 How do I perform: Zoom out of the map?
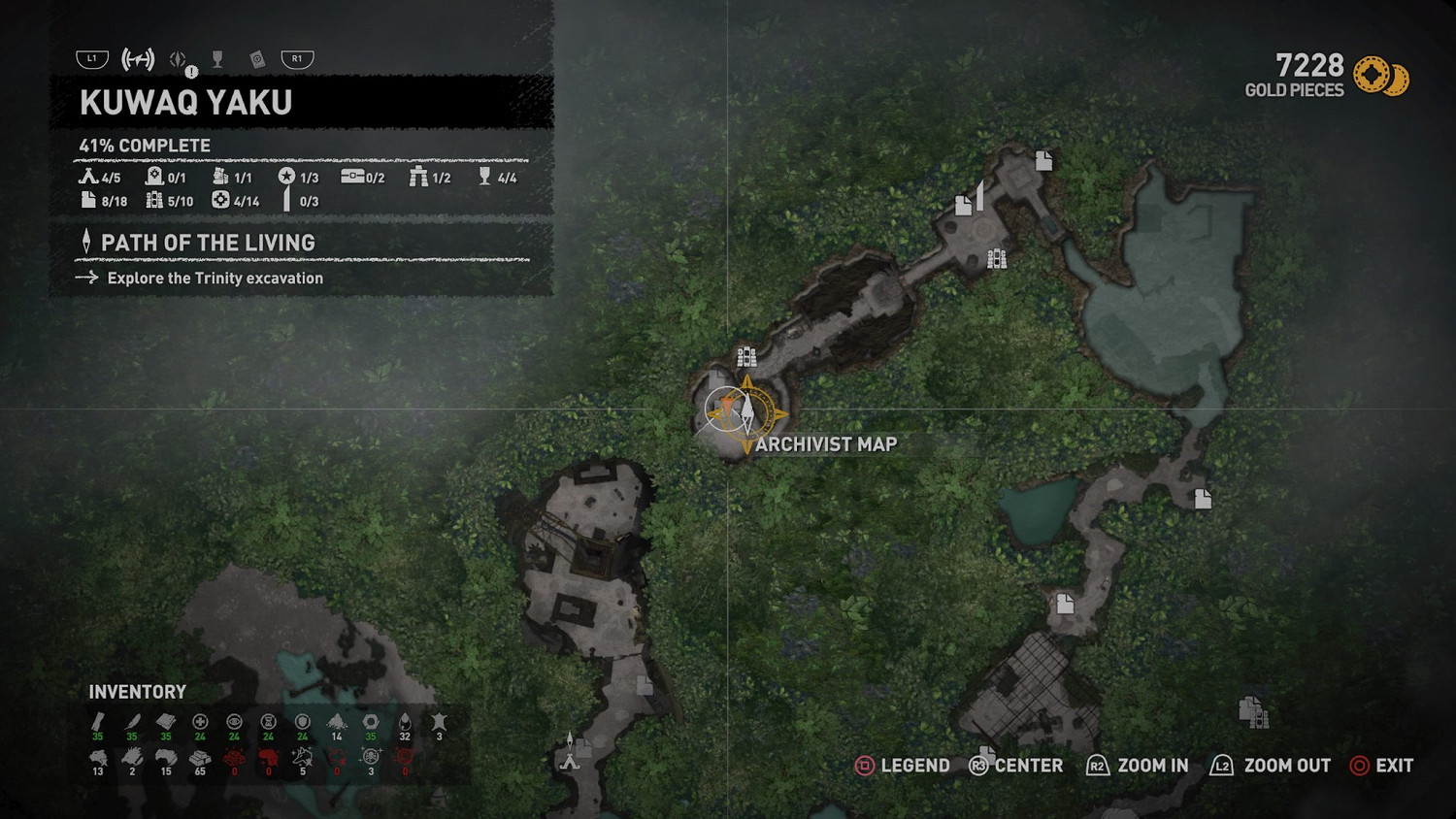point(1271,766)
